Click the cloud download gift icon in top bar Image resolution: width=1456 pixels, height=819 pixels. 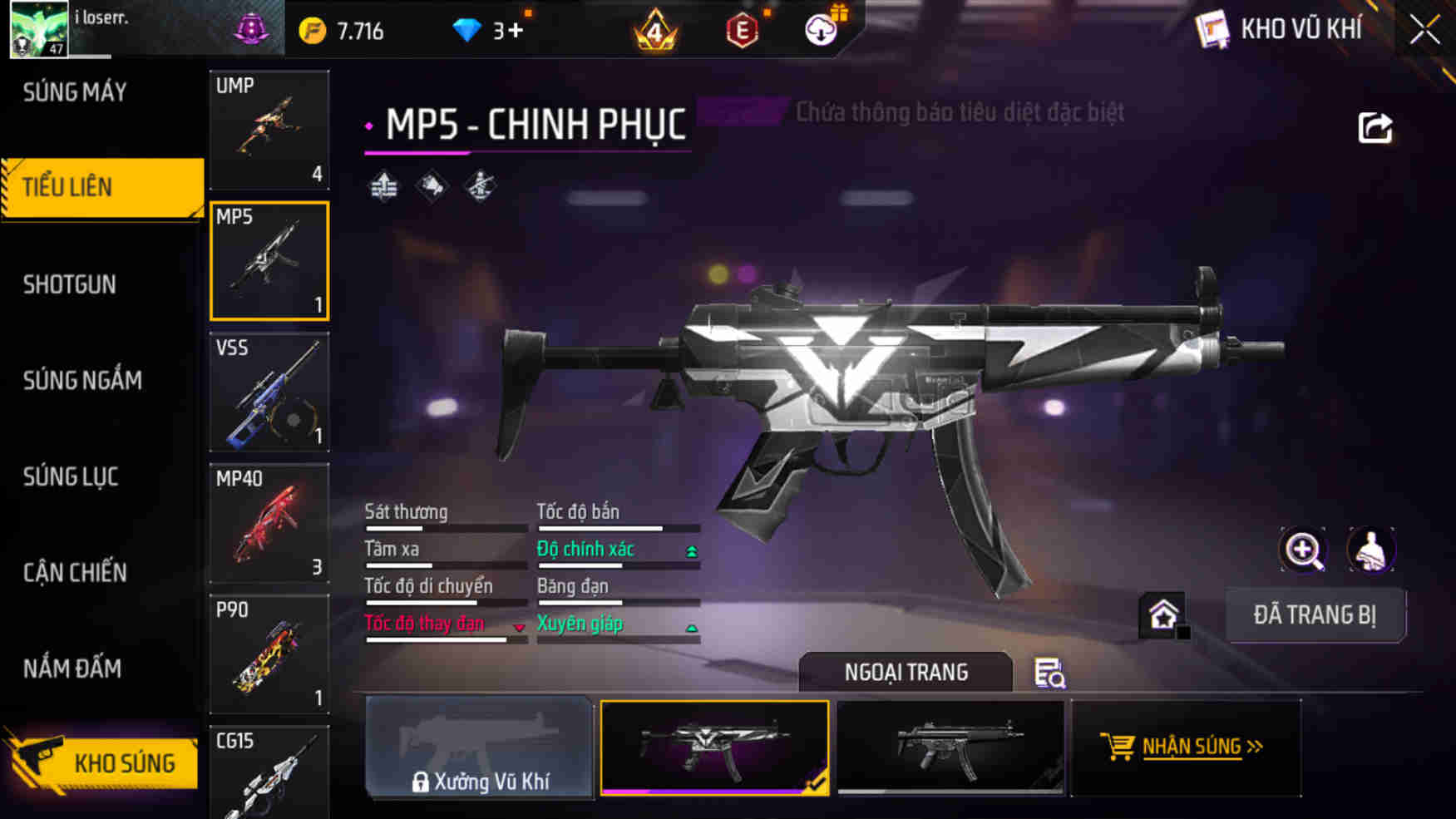820,28
